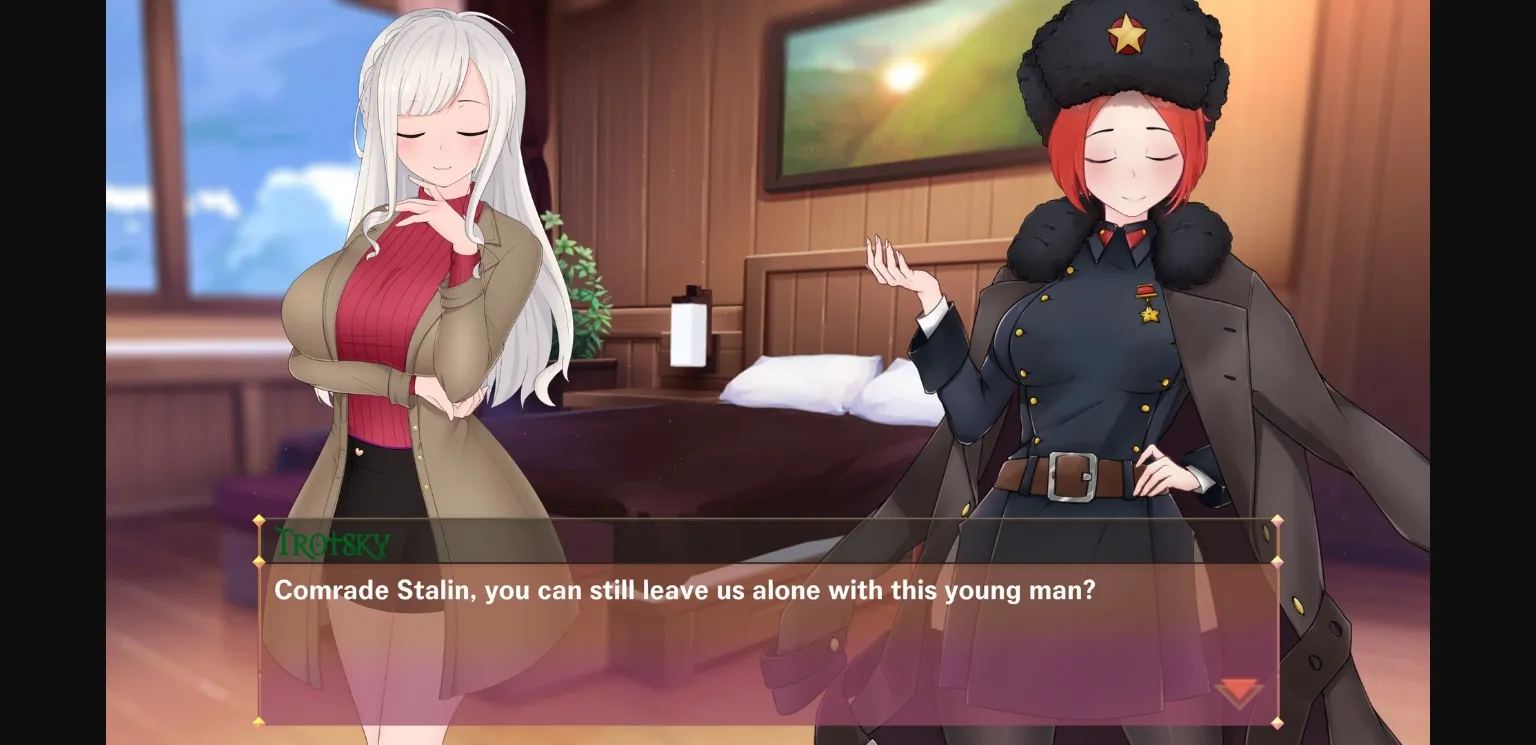Click the Trotsky speaker nameplate
The width and height of the screenshot is (1536, 745).
pyautogui.click(x=330, y=544)
